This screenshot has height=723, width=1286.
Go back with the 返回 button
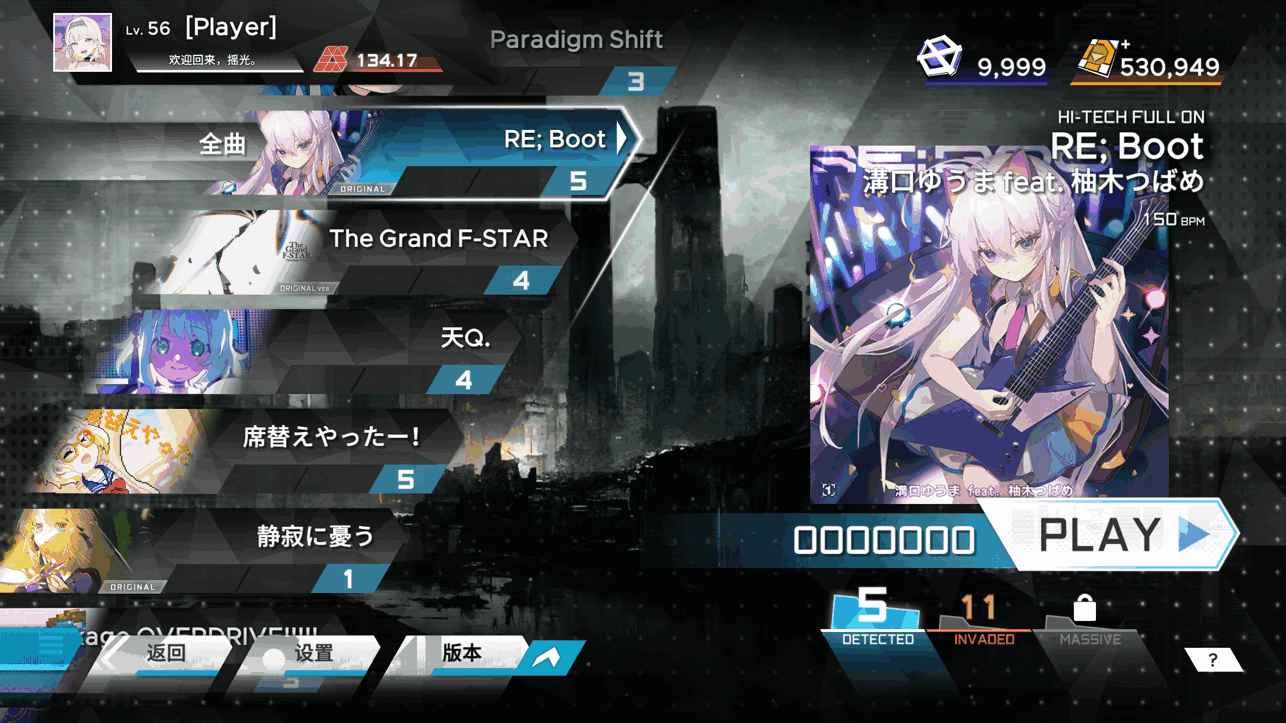click(166, 654)
